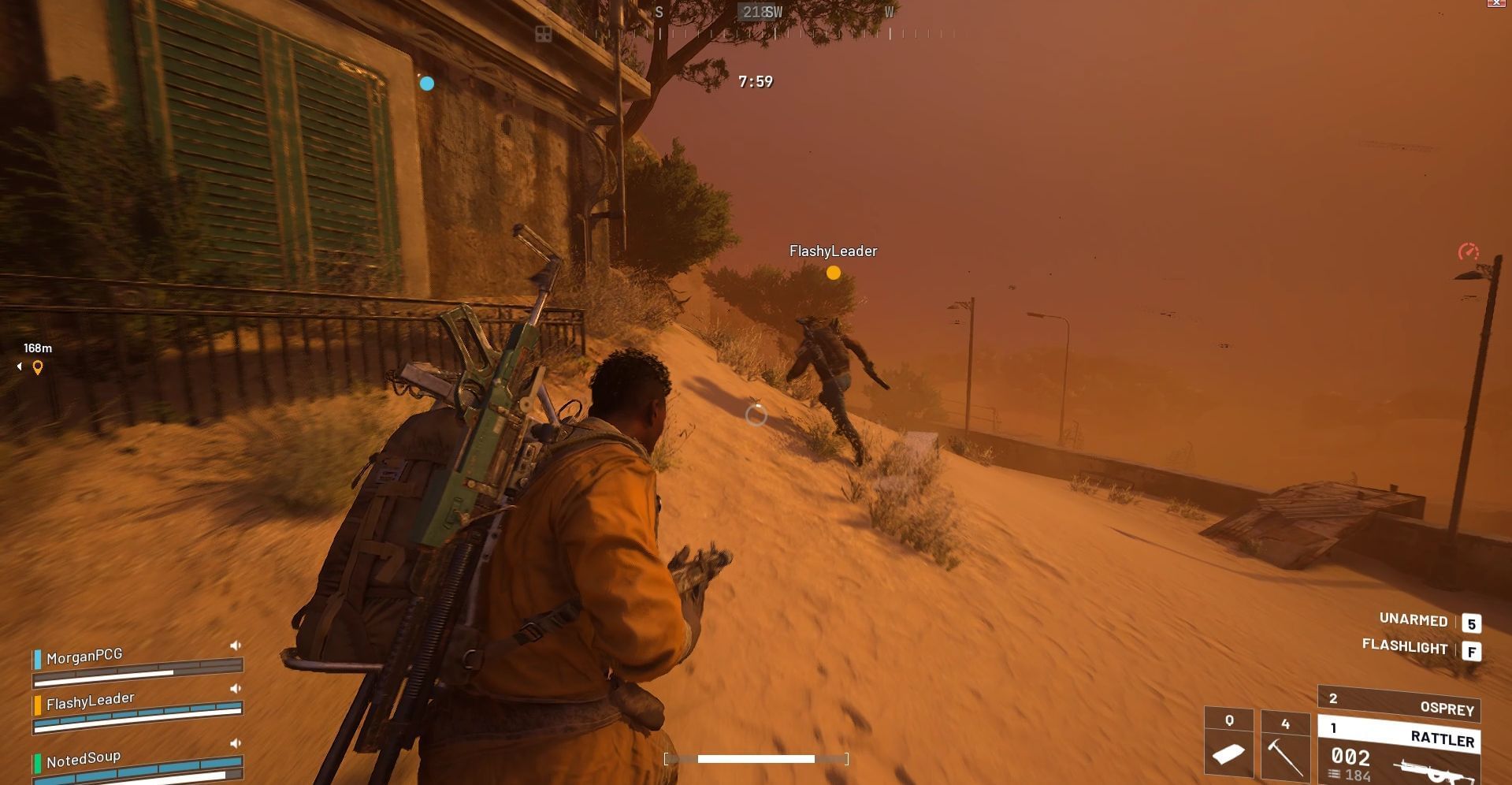Open the Flashlight binding entry
The height and width of the screenshot is (785, 1512).
coord(1404,647)
